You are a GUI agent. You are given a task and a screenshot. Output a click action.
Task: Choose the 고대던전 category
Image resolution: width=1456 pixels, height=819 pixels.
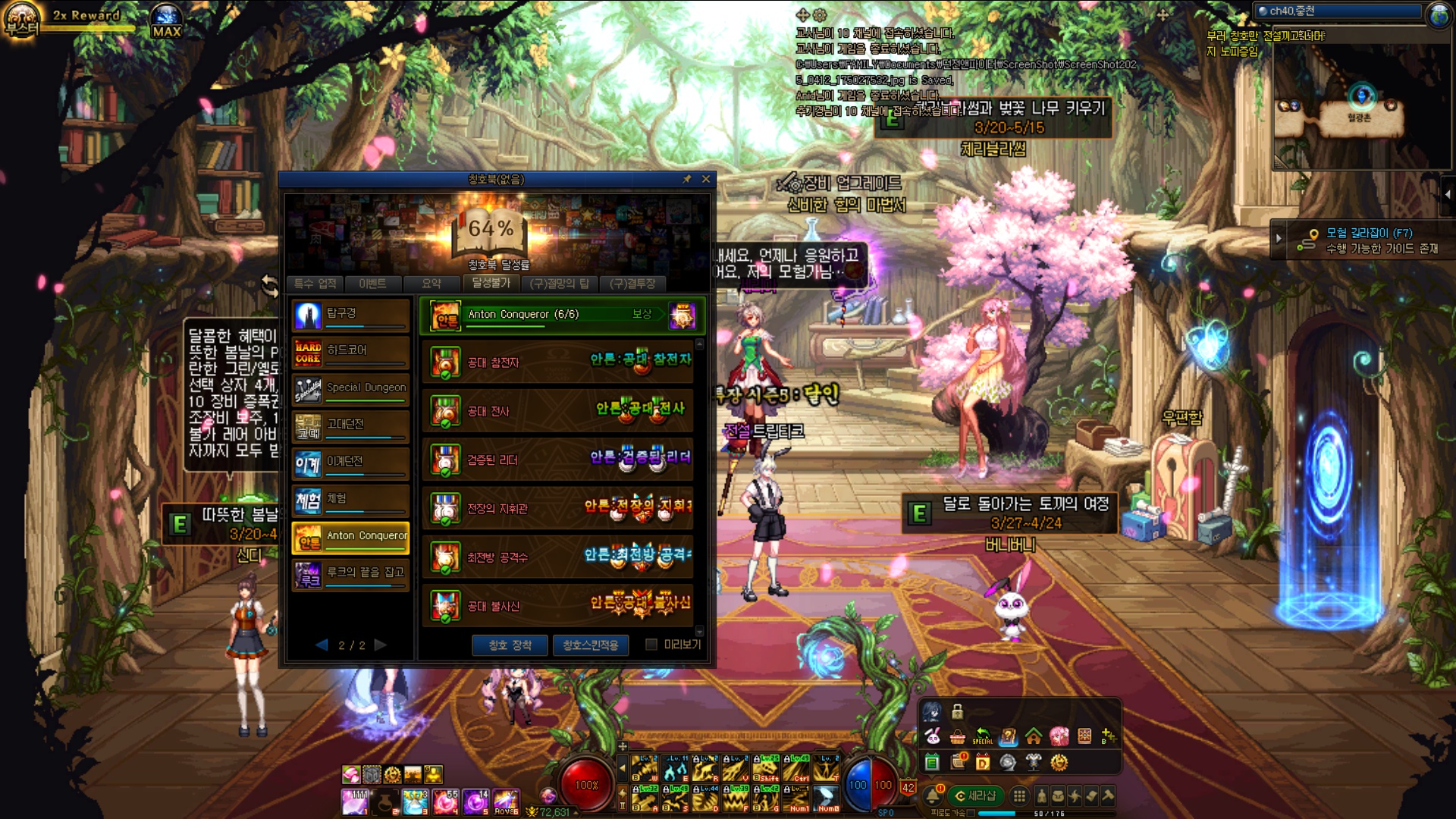point(350,426)
